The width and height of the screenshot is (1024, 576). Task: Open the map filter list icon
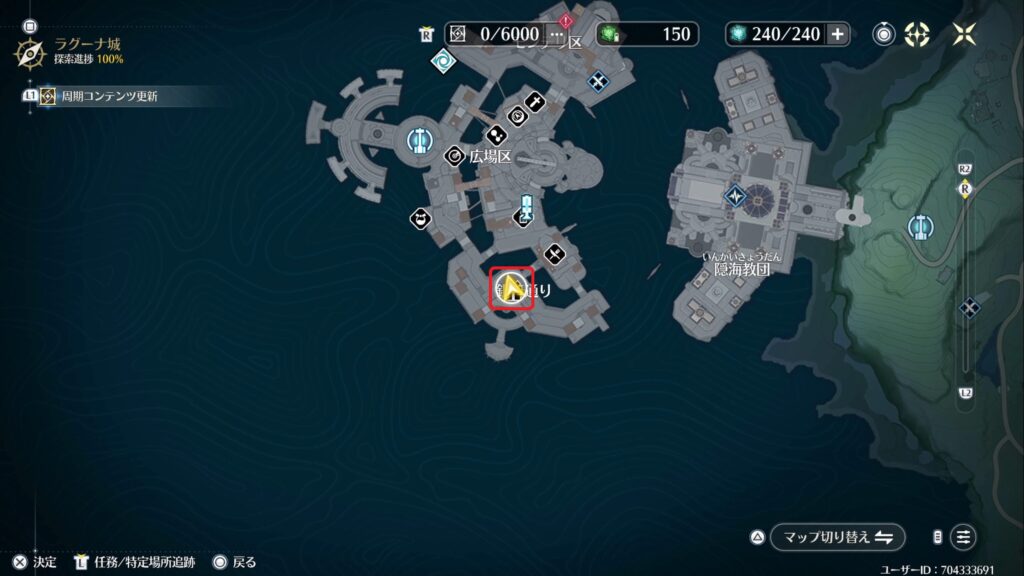tap(963, 537)
